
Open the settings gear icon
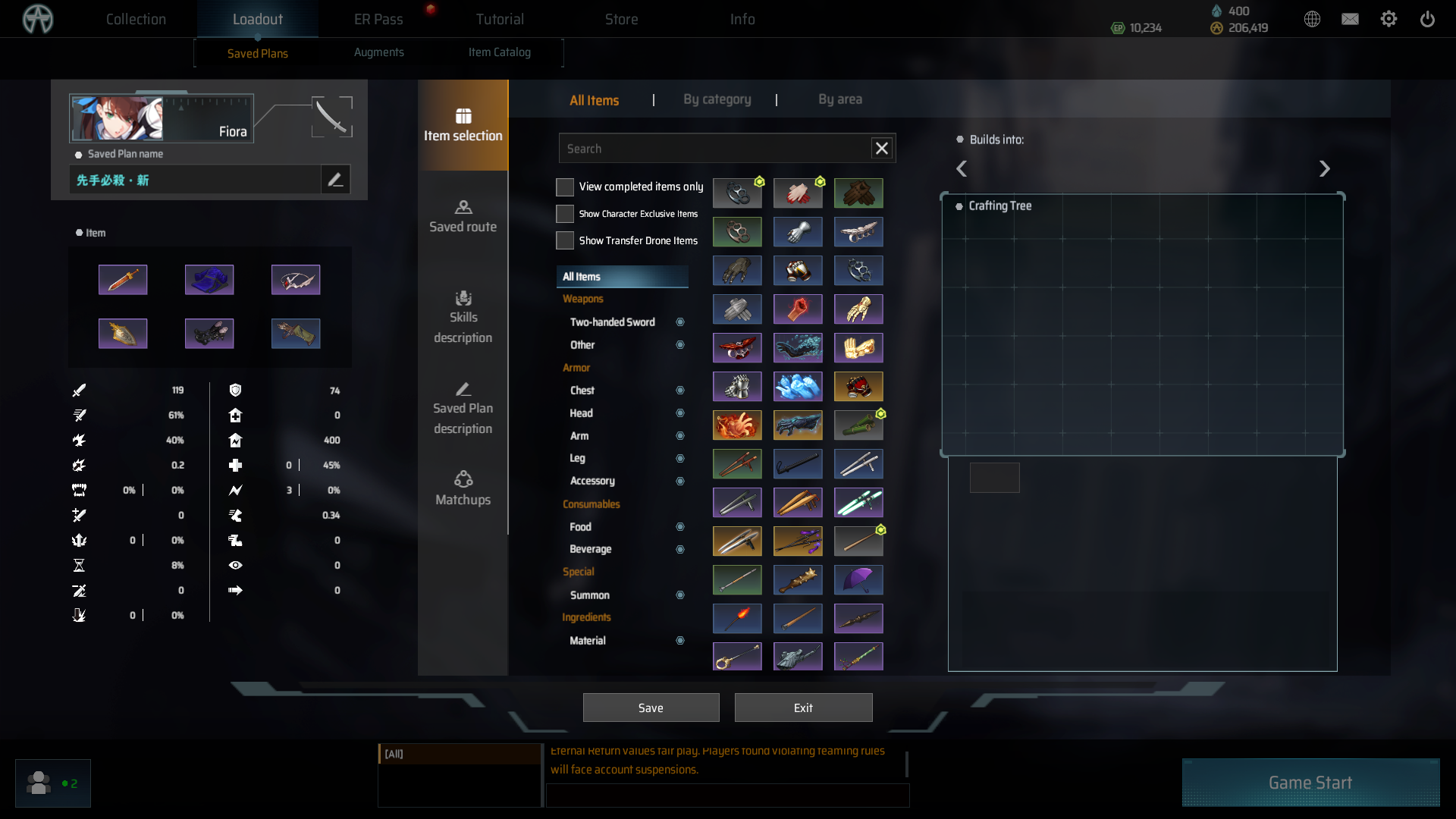pos(1389,19)
